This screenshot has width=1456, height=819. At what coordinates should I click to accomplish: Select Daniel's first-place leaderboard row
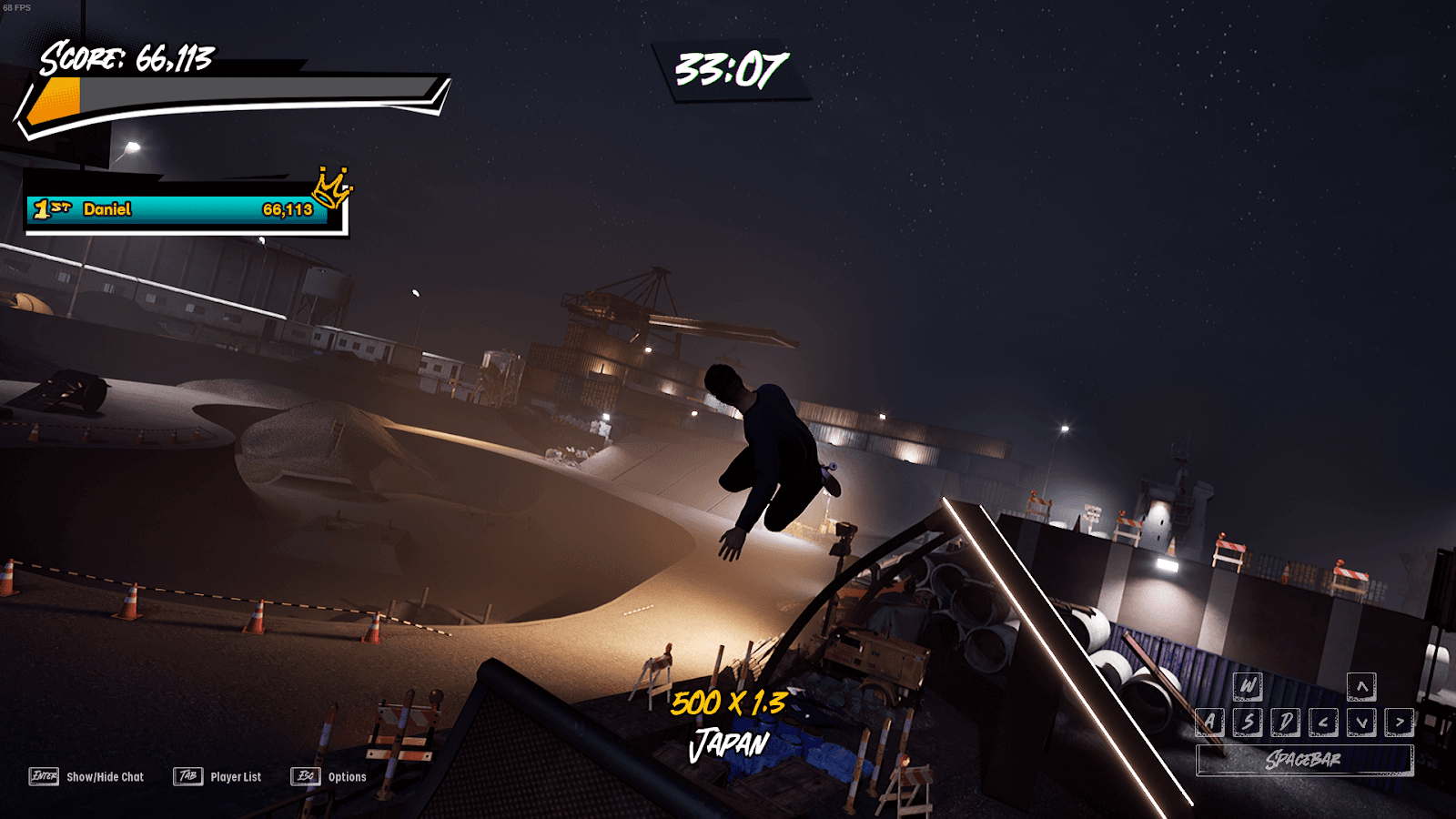pos(177,210)
